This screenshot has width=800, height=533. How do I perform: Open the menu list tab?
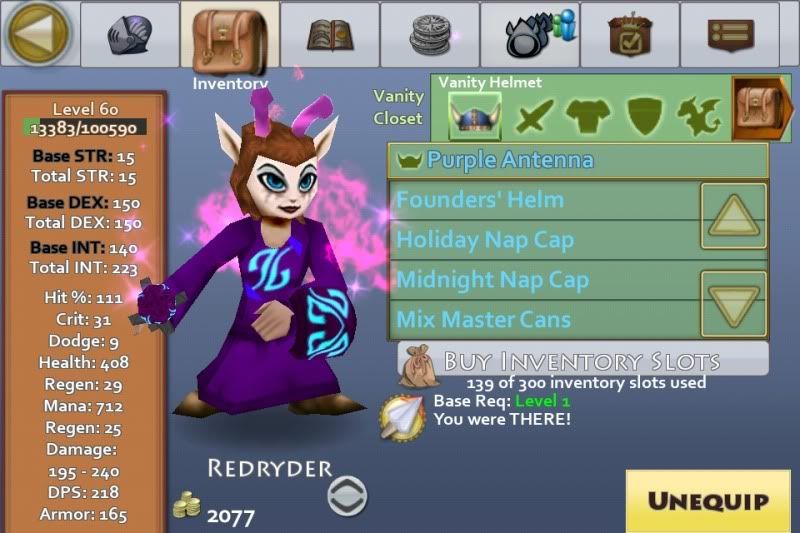(729, 35)
